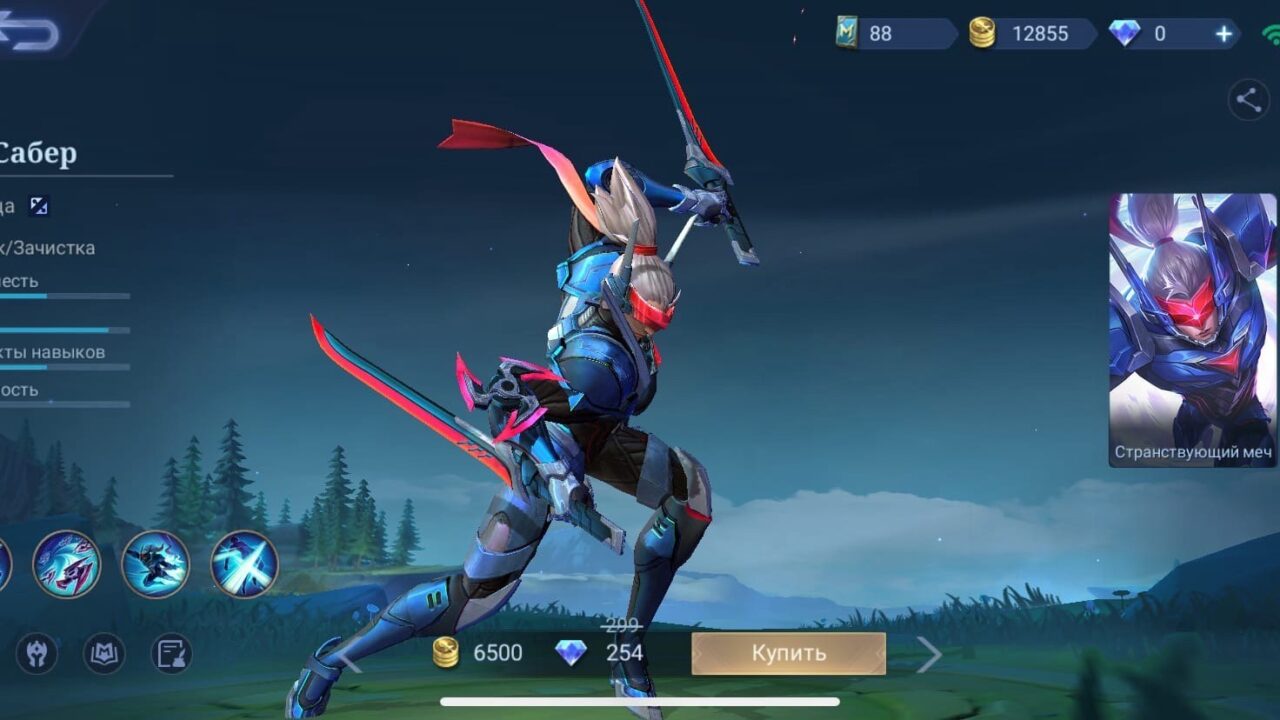The height and width of the screenshot is (720, 1280).
Task: View the flying swords skill icon
Action: pos(66,564)
